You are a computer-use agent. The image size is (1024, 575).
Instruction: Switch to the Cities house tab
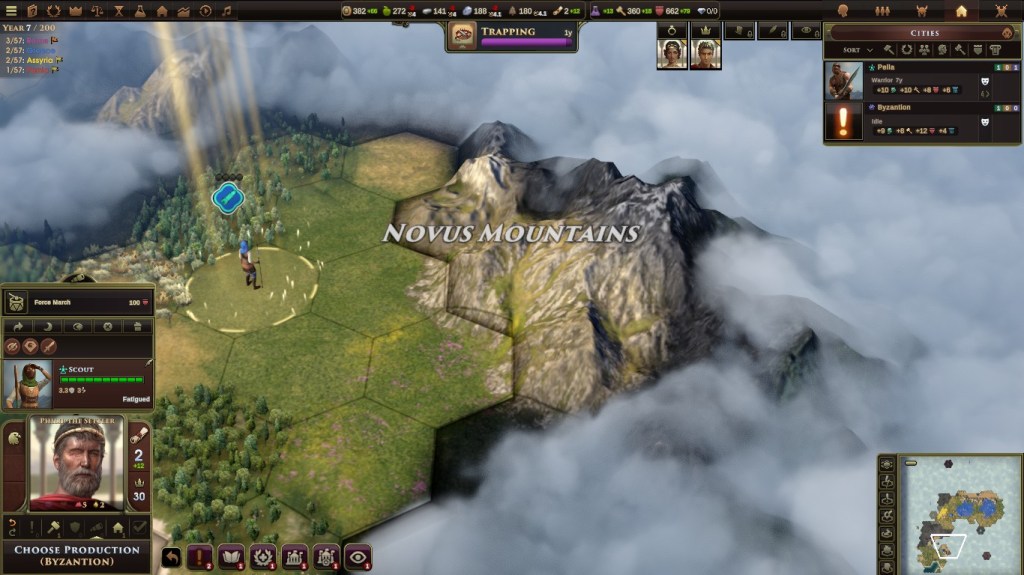(961, 11)
